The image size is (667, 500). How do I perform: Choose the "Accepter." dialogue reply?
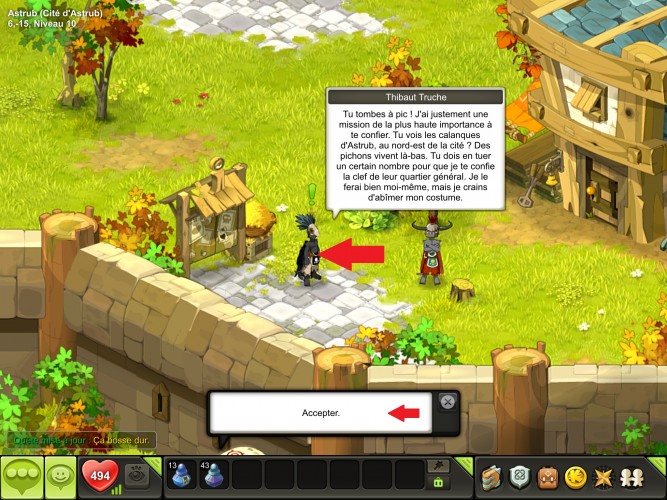point(321,413)
